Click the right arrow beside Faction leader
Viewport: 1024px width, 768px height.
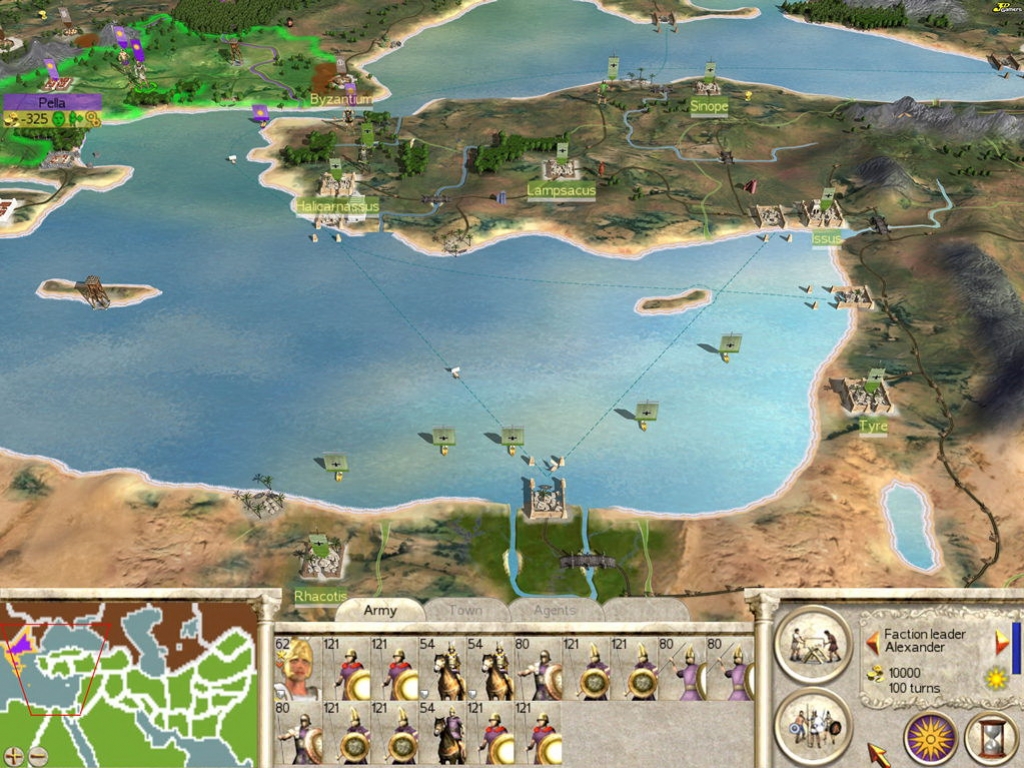tap(1001, 641)
